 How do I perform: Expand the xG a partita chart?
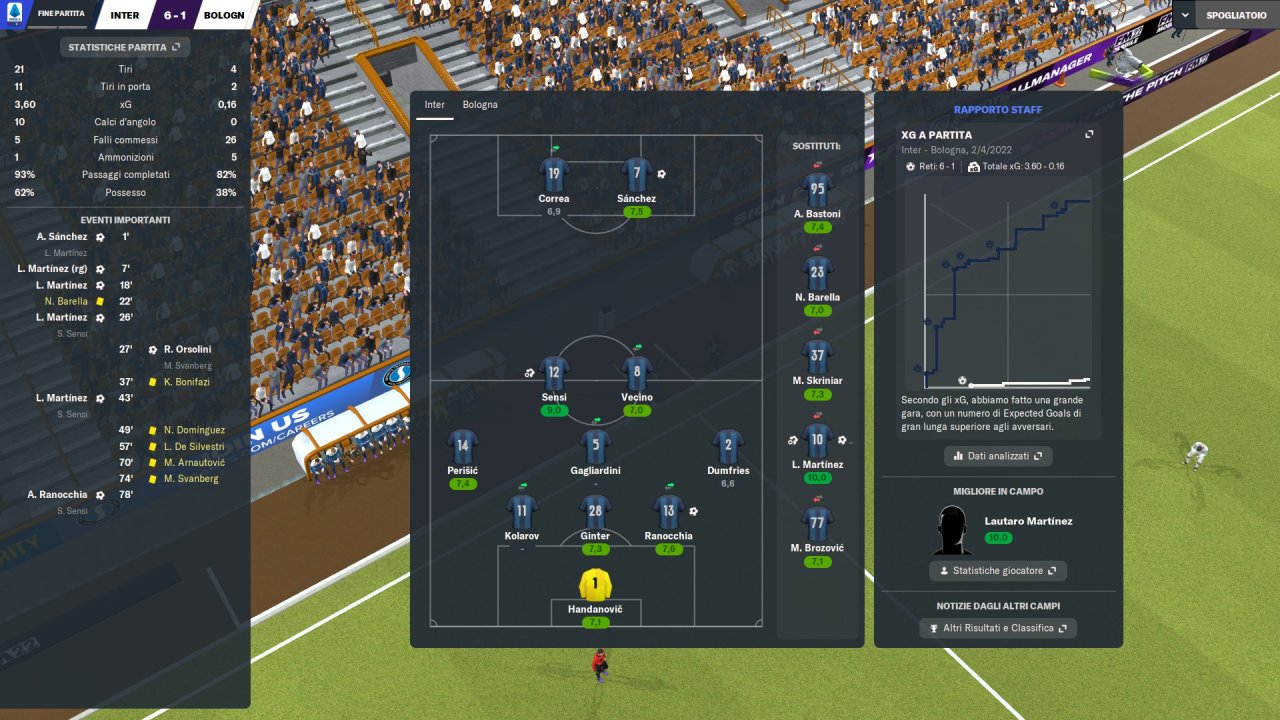click(x=1089, y=135)
